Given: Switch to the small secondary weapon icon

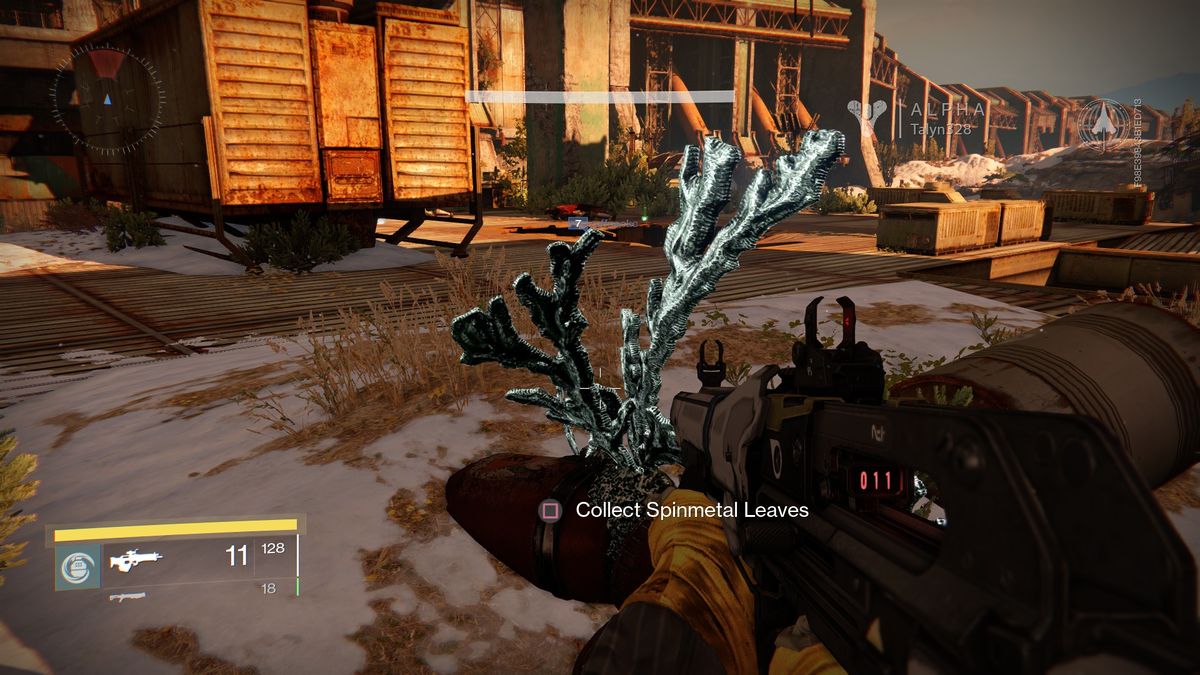Looking at the screenshot, I should pos(127,597).
